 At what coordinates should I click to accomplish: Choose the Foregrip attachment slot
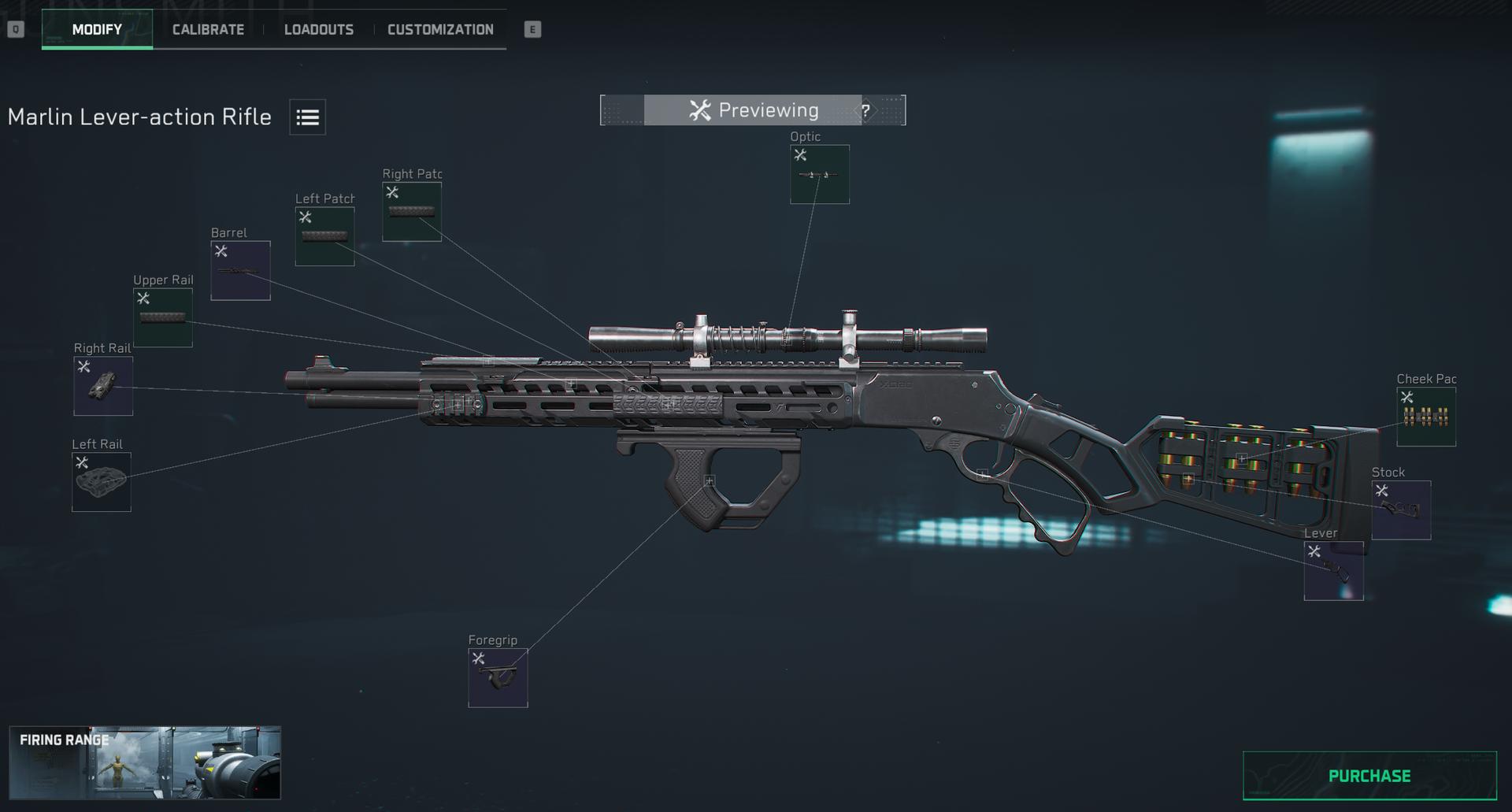pyautogui.click(x=498, y=677)
